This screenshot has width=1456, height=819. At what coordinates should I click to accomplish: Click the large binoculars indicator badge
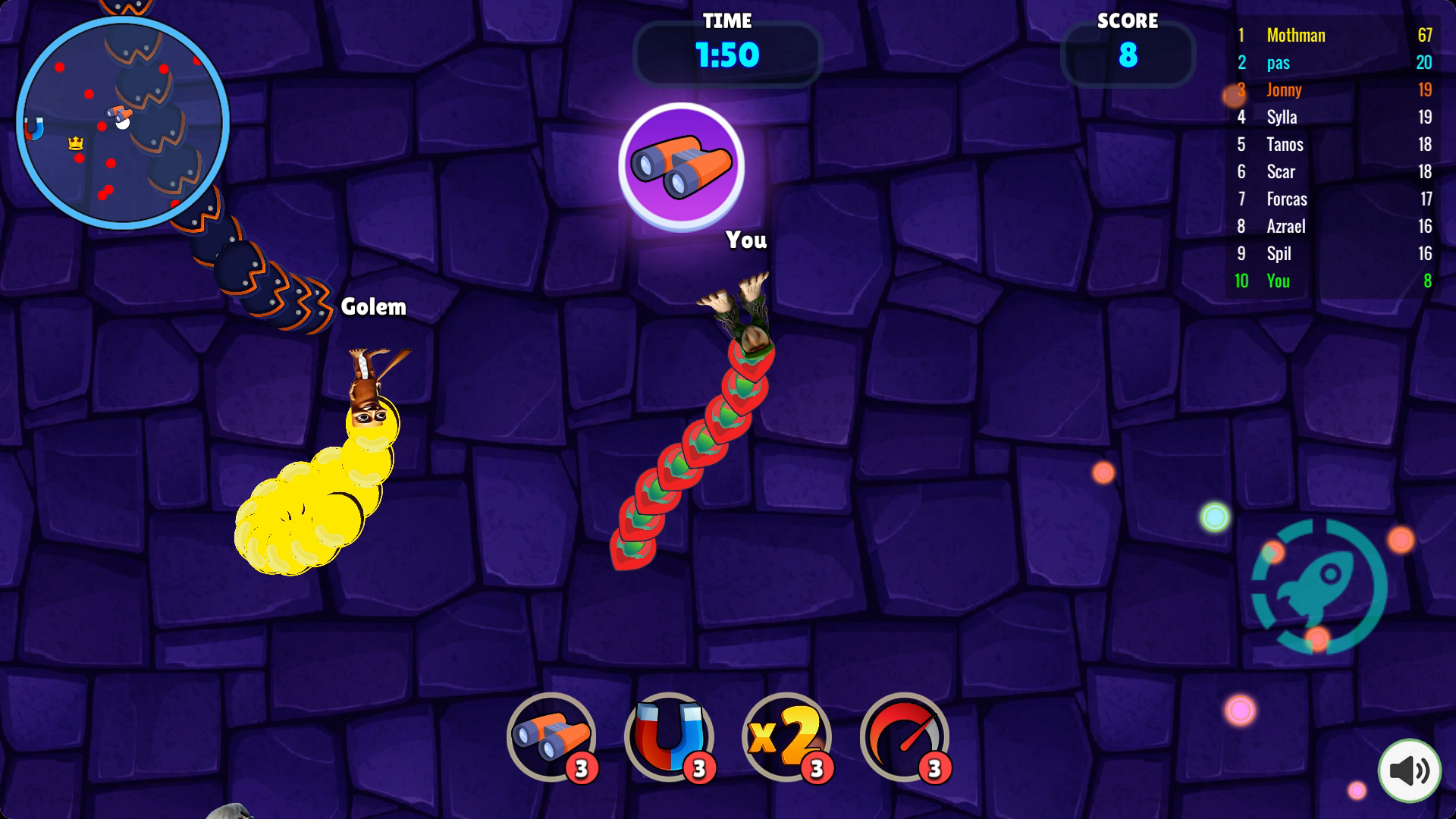681,165
